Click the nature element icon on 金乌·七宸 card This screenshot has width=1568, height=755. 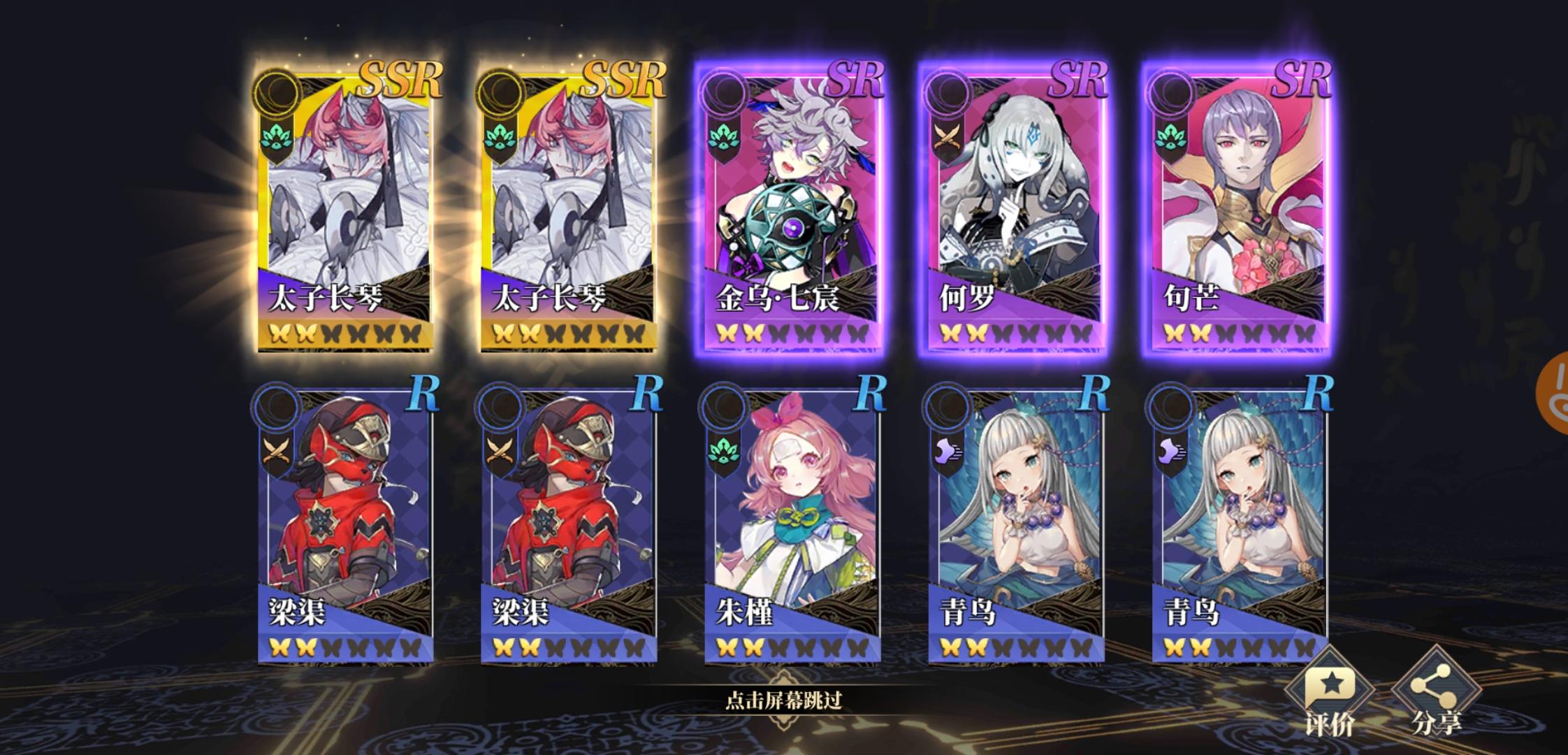(725, 136)
